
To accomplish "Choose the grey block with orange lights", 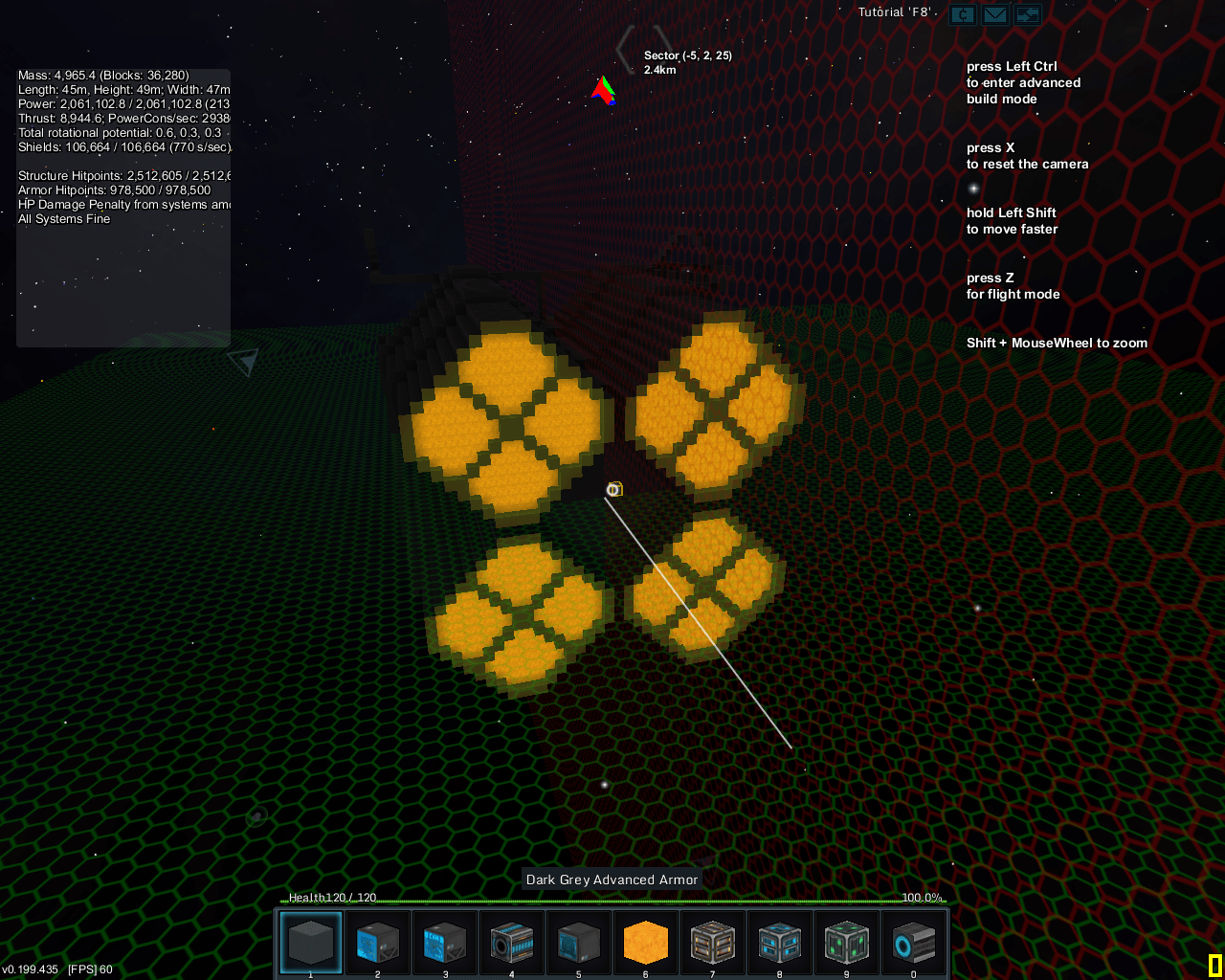I will pos(712,943).
